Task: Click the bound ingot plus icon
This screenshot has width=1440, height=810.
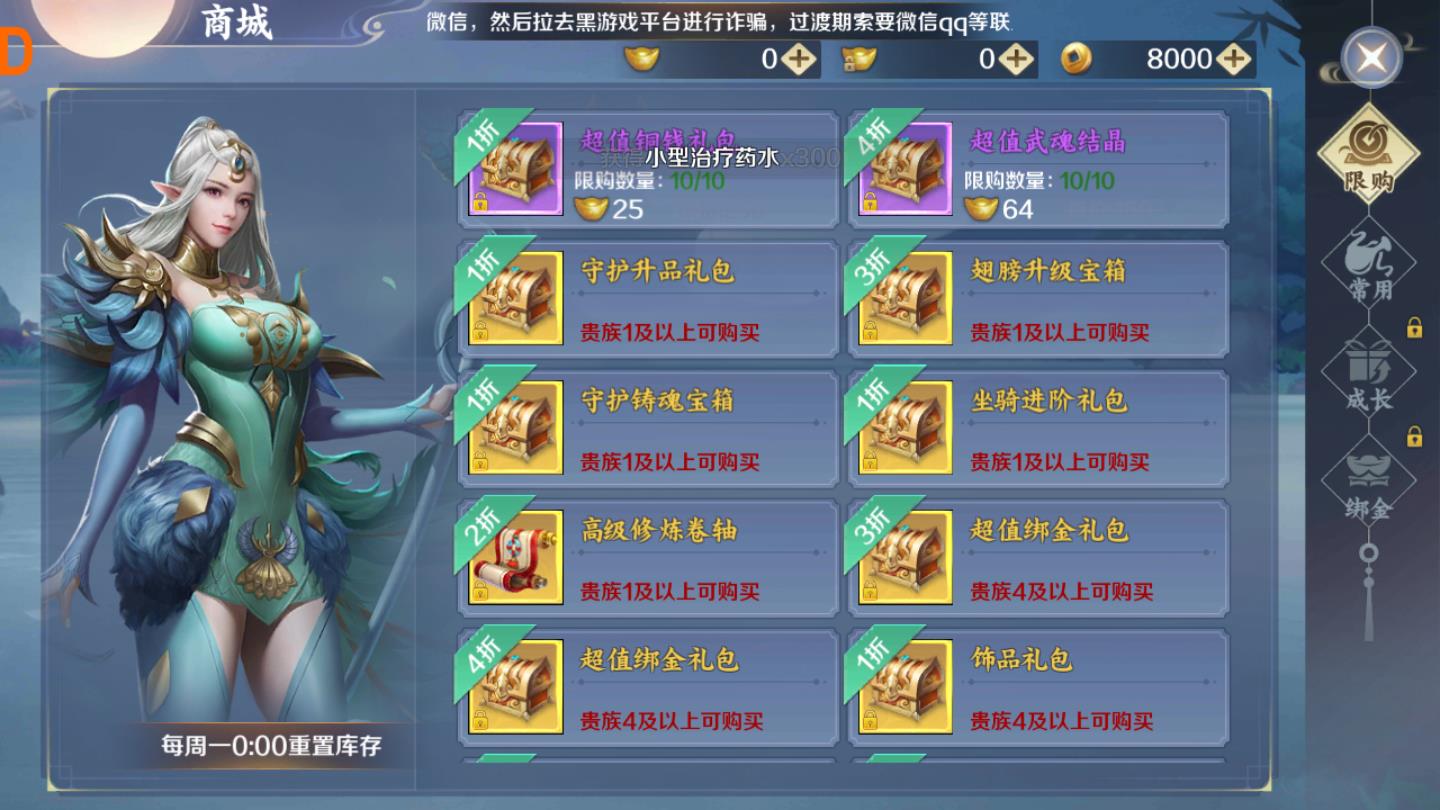Action: pyautogui.click(x=1016, y=59)
